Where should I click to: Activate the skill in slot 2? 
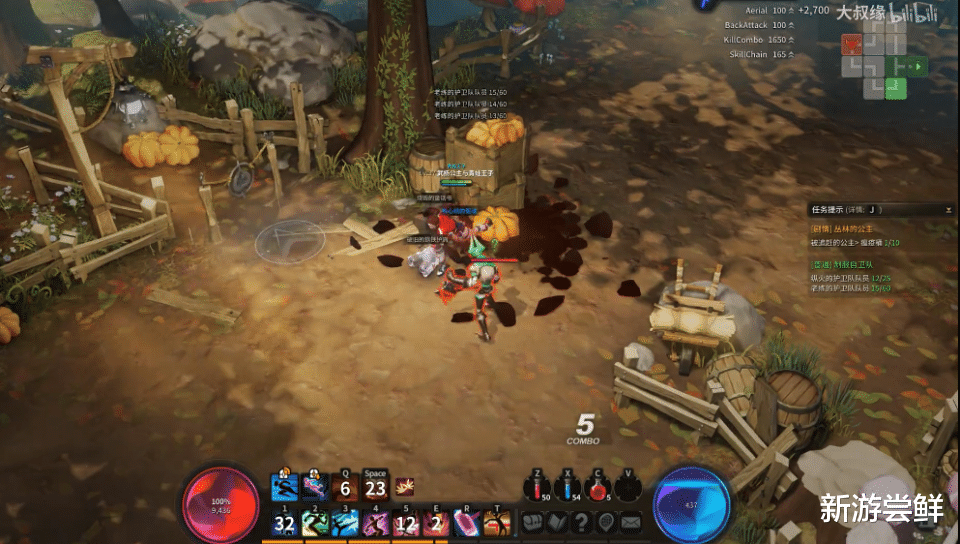pos(315,523)
